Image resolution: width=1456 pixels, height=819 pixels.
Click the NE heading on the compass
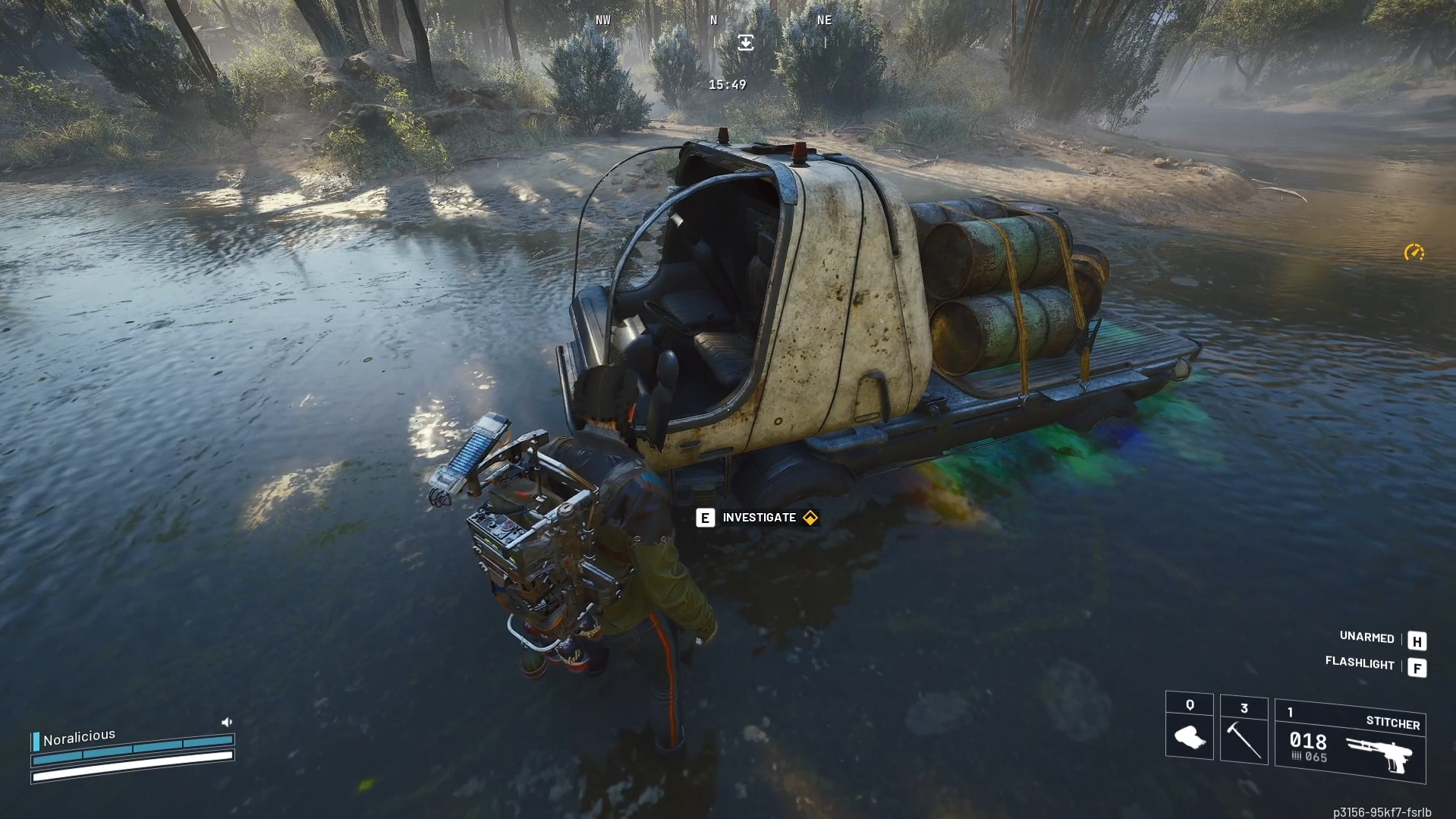click(824, 20)
